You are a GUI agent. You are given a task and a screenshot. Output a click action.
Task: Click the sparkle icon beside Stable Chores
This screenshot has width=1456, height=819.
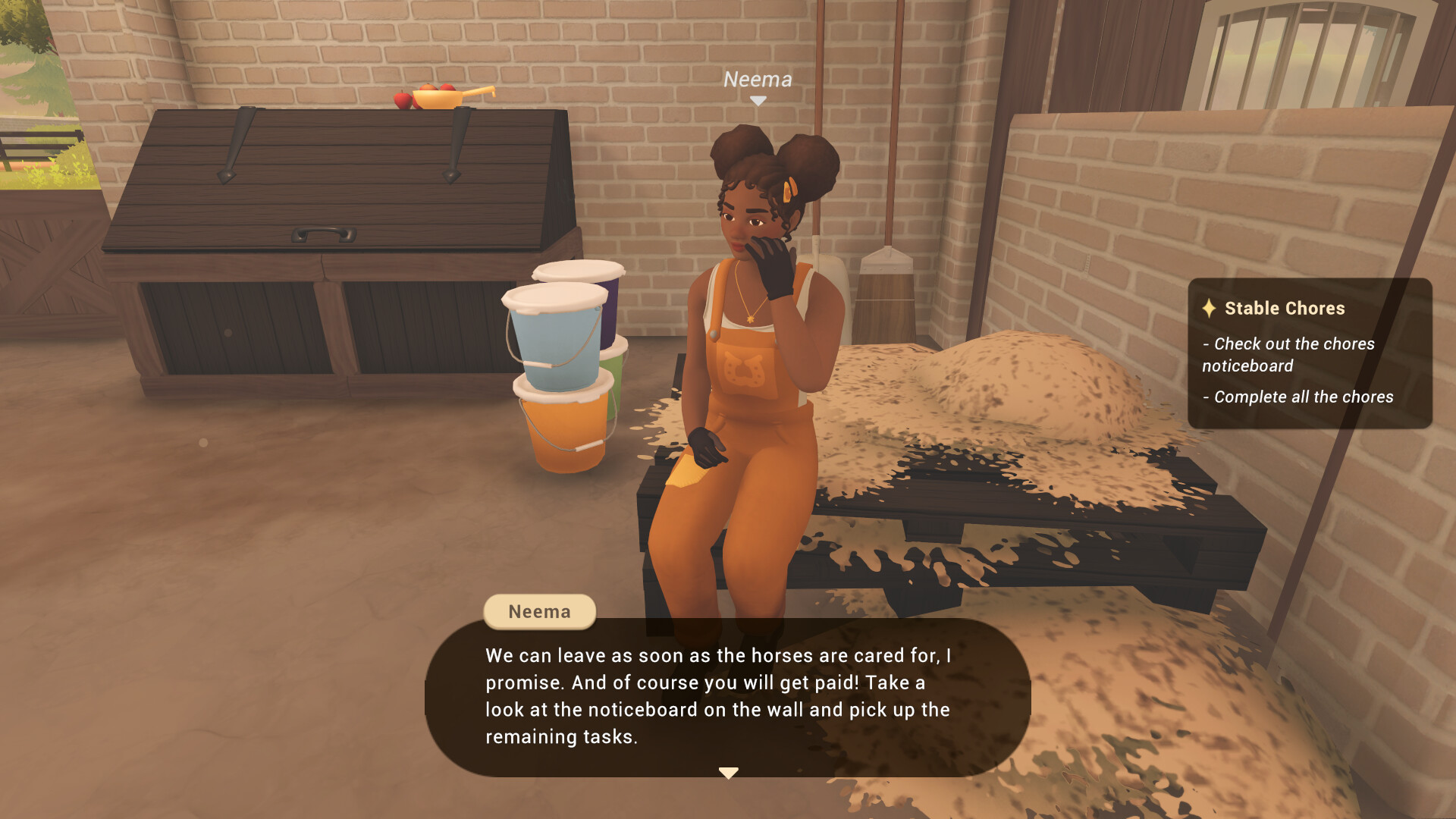point(1211,309)
